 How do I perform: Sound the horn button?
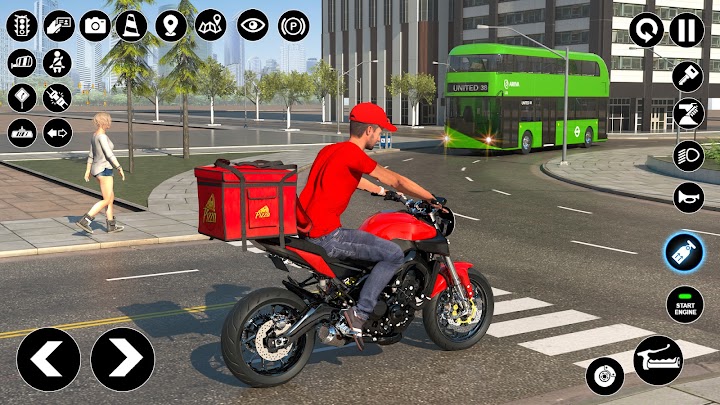687,197
